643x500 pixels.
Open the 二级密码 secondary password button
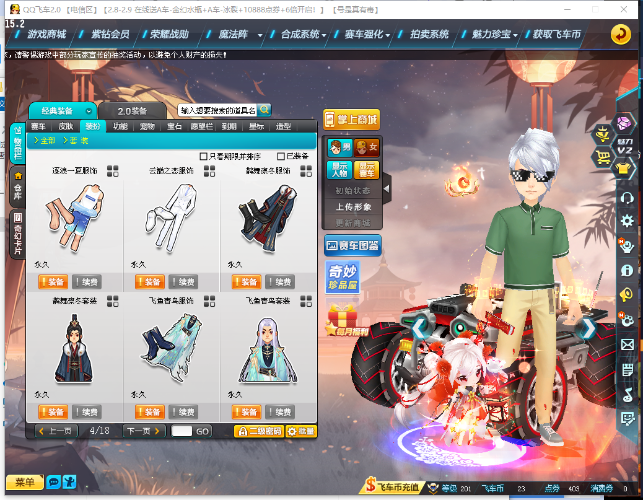[260, 431]
